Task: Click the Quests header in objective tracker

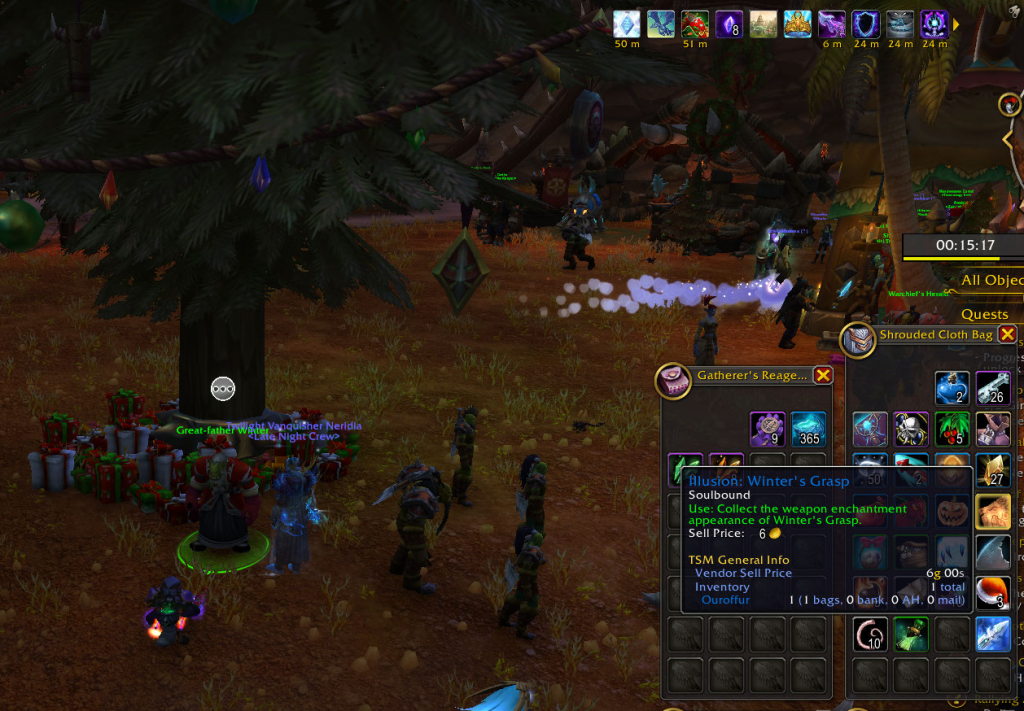Action: coord(985,314)
